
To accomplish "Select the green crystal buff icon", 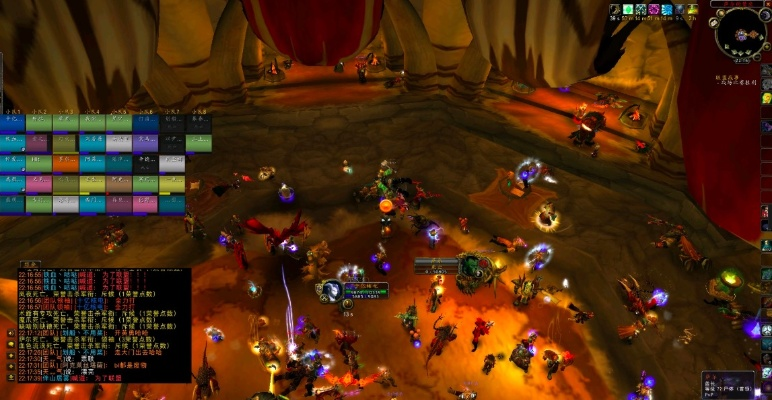I will (x=628, y=10).
